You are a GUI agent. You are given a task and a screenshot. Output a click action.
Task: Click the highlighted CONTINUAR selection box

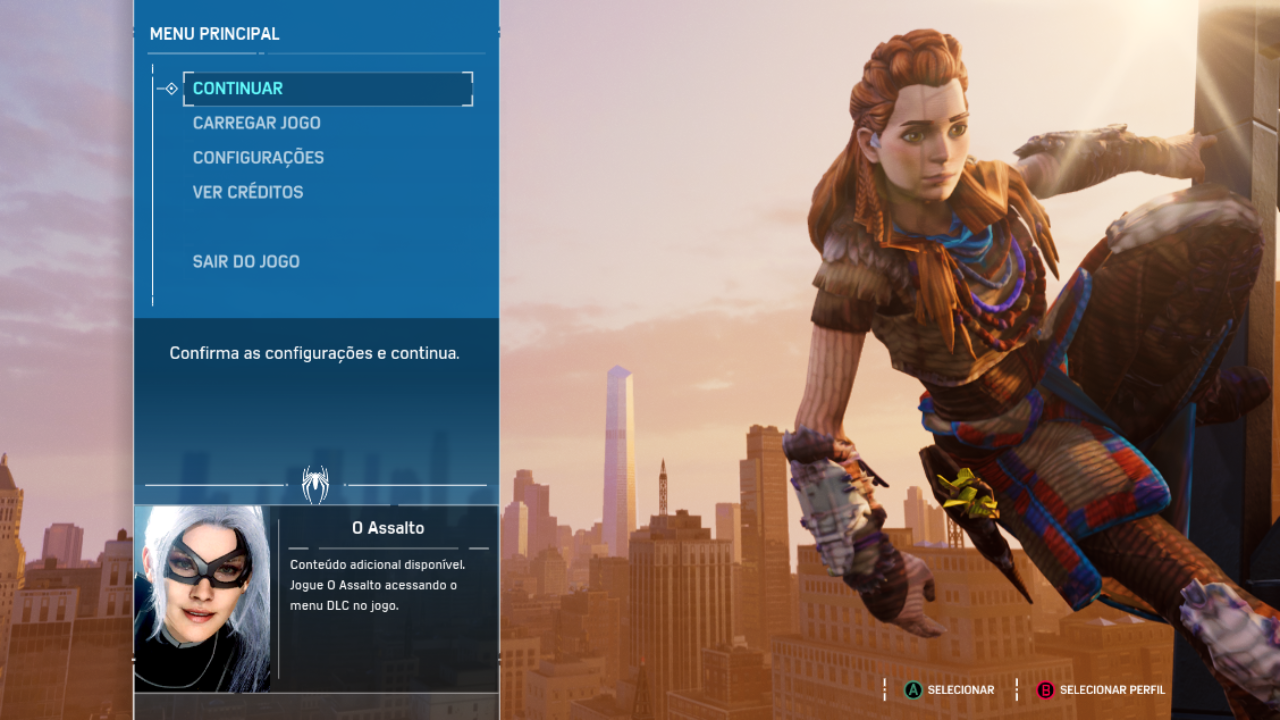[328, 89]
